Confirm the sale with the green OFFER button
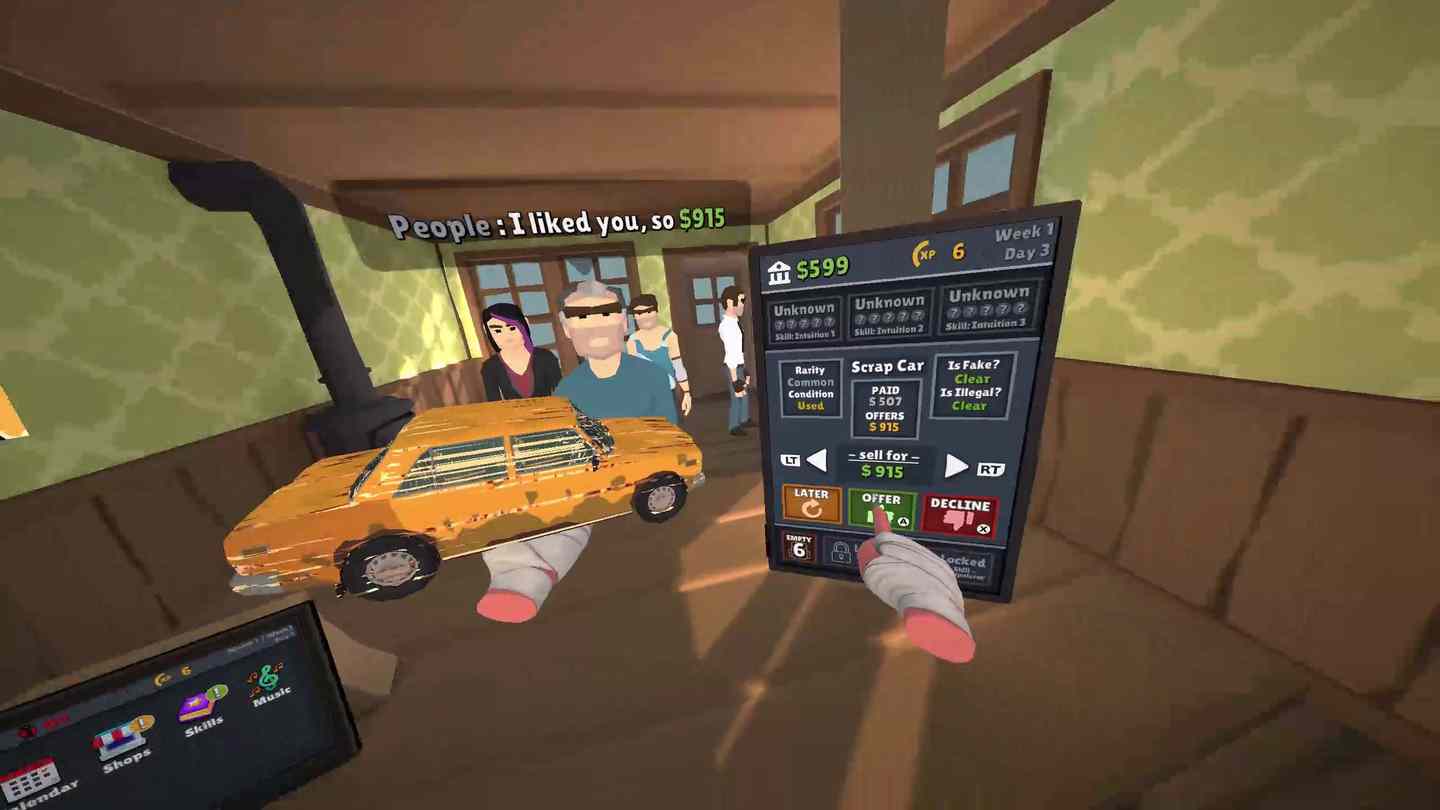Image resolution: width=1440 pixels, height=810 pixels. coord(881,507)
